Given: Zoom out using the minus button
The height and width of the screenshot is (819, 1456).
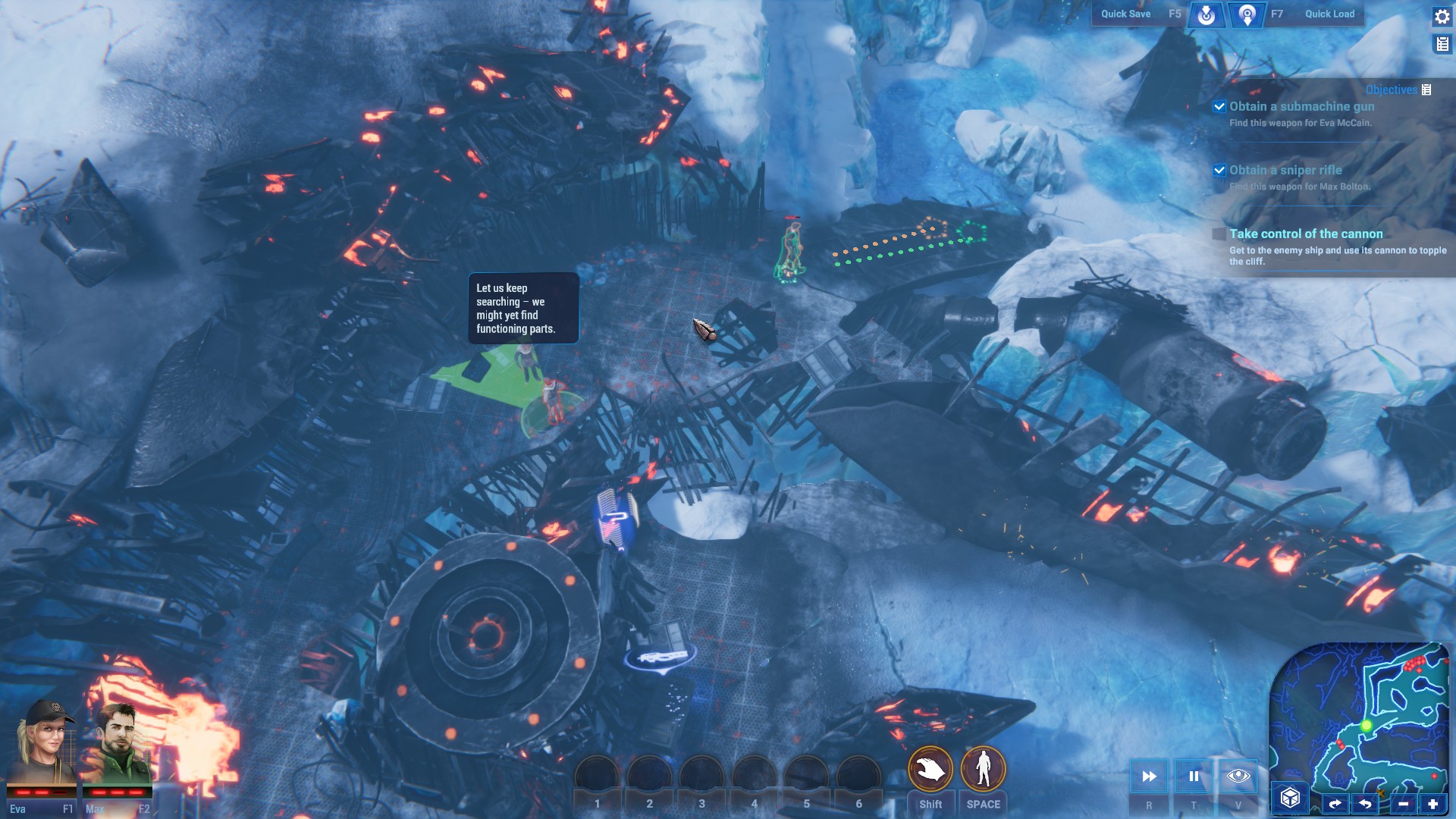Looking at the screenshot, I should [x=1403, y=804].
